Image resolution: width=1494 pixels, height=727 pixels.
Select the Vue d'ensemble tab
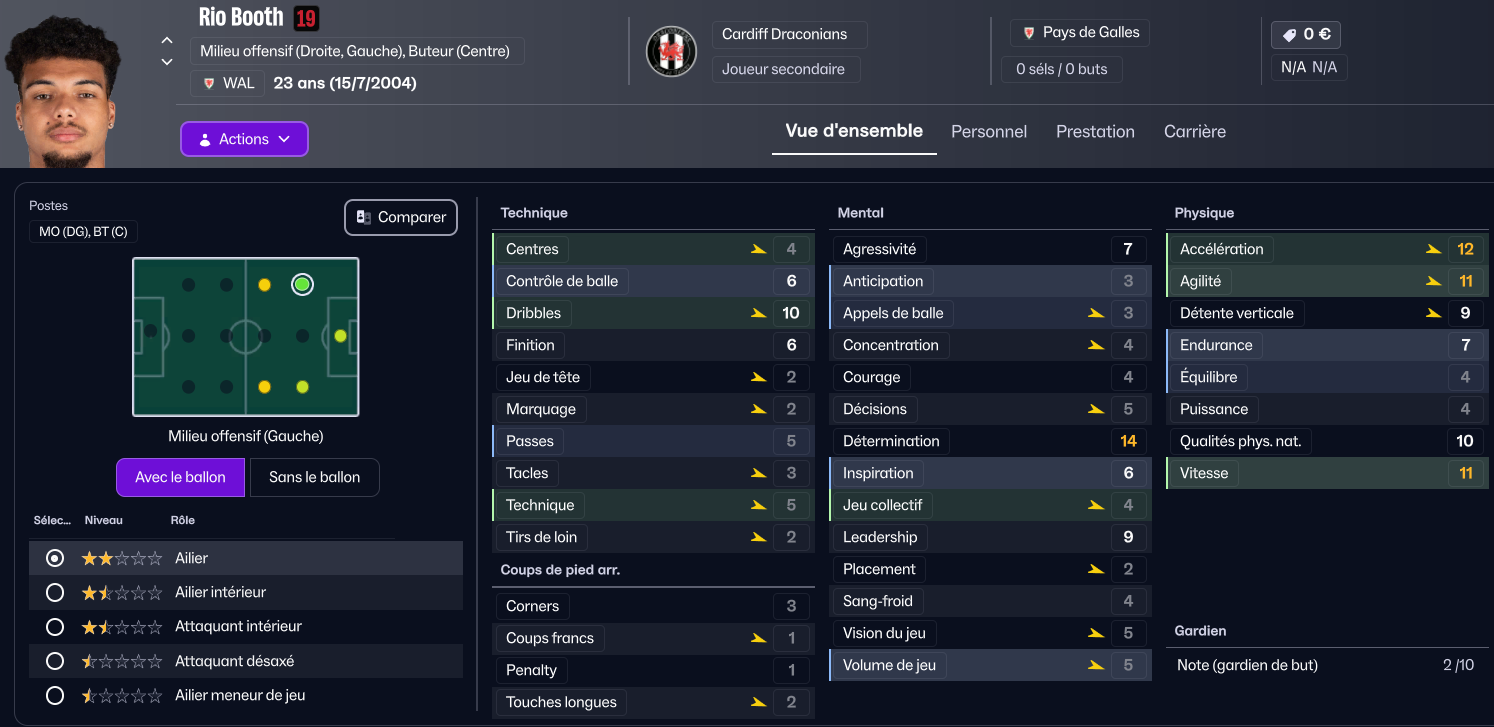(853, 131)
